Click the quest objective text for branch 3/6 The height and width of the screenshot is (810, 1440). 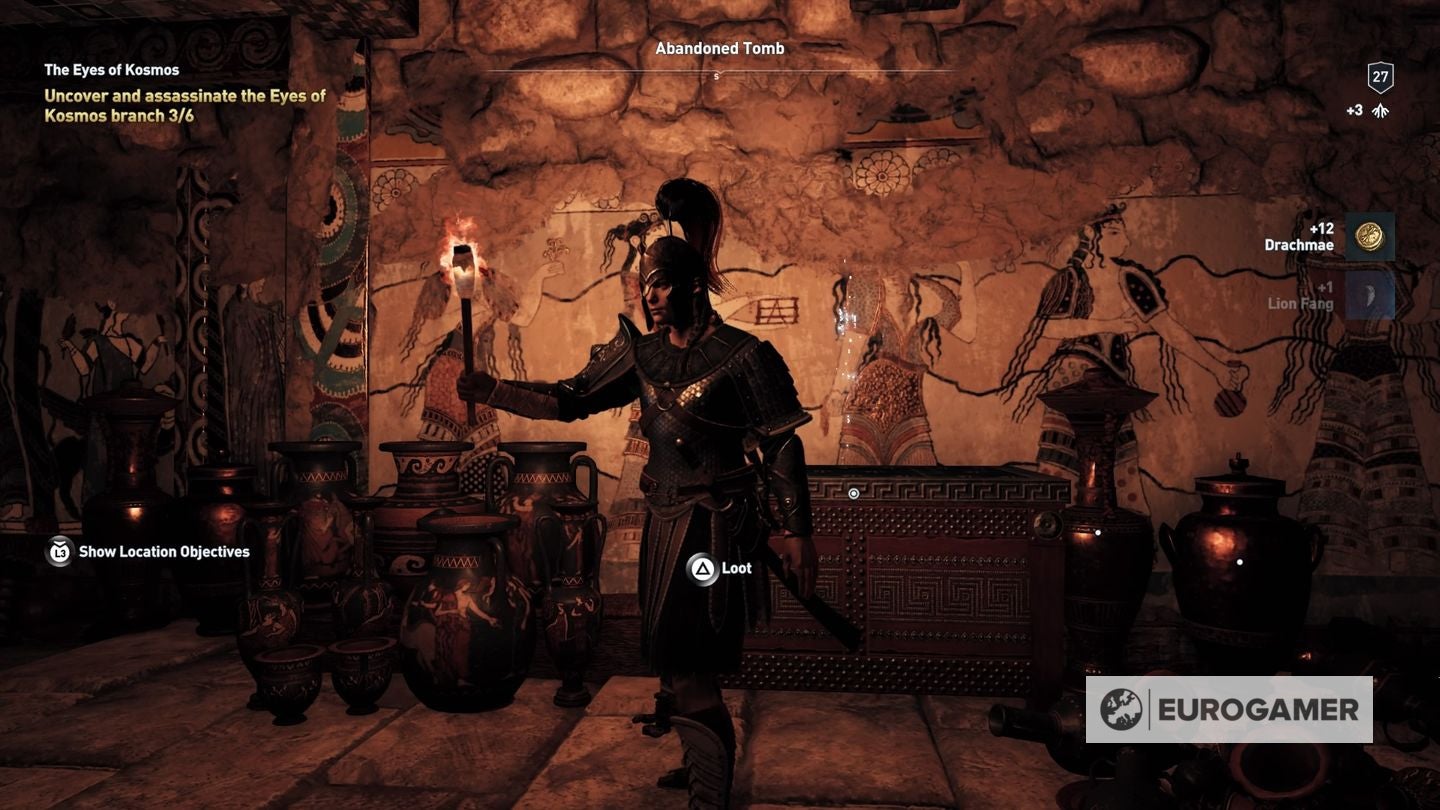[184, 104]
